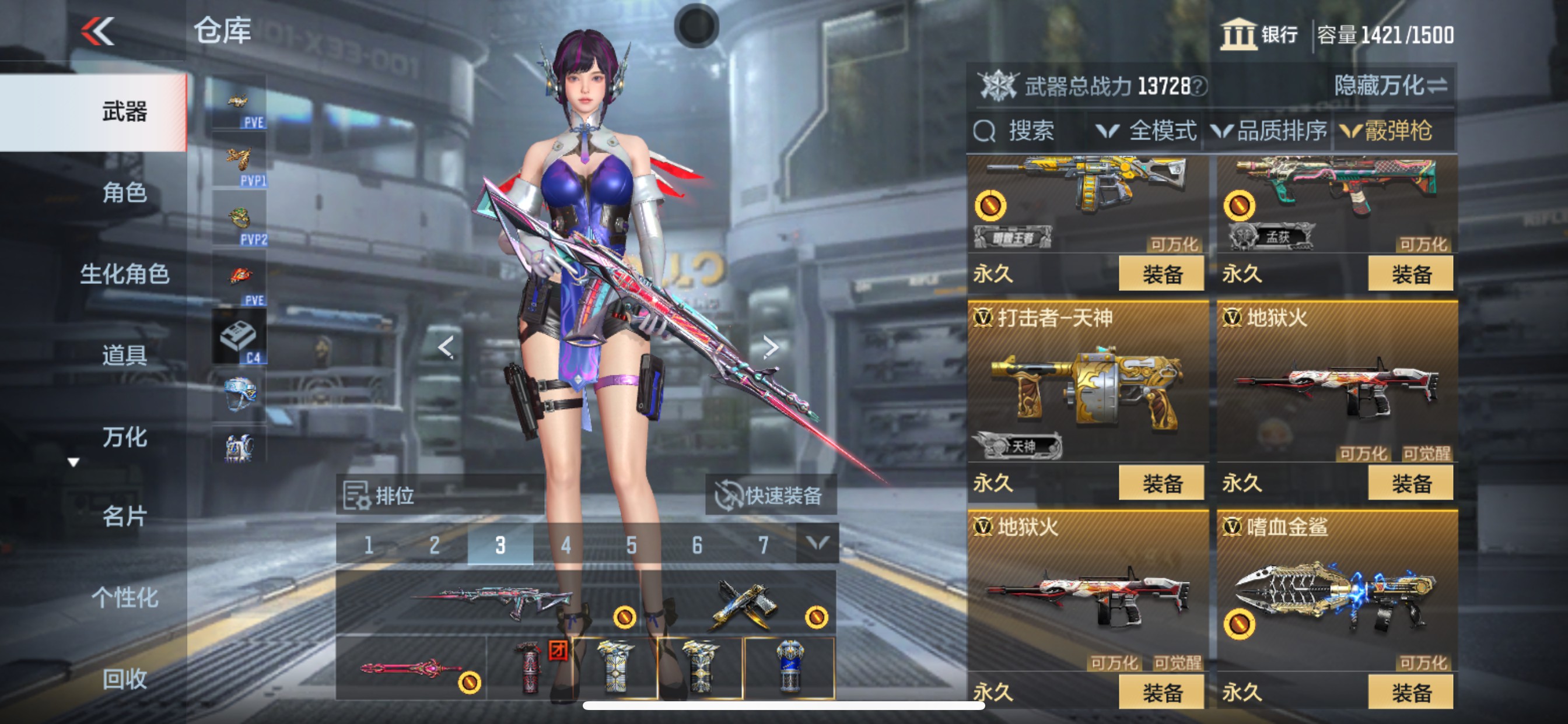The image size is (1568, 724).
Task: Switch to loadout preset 1
Action: pos(370,546)
